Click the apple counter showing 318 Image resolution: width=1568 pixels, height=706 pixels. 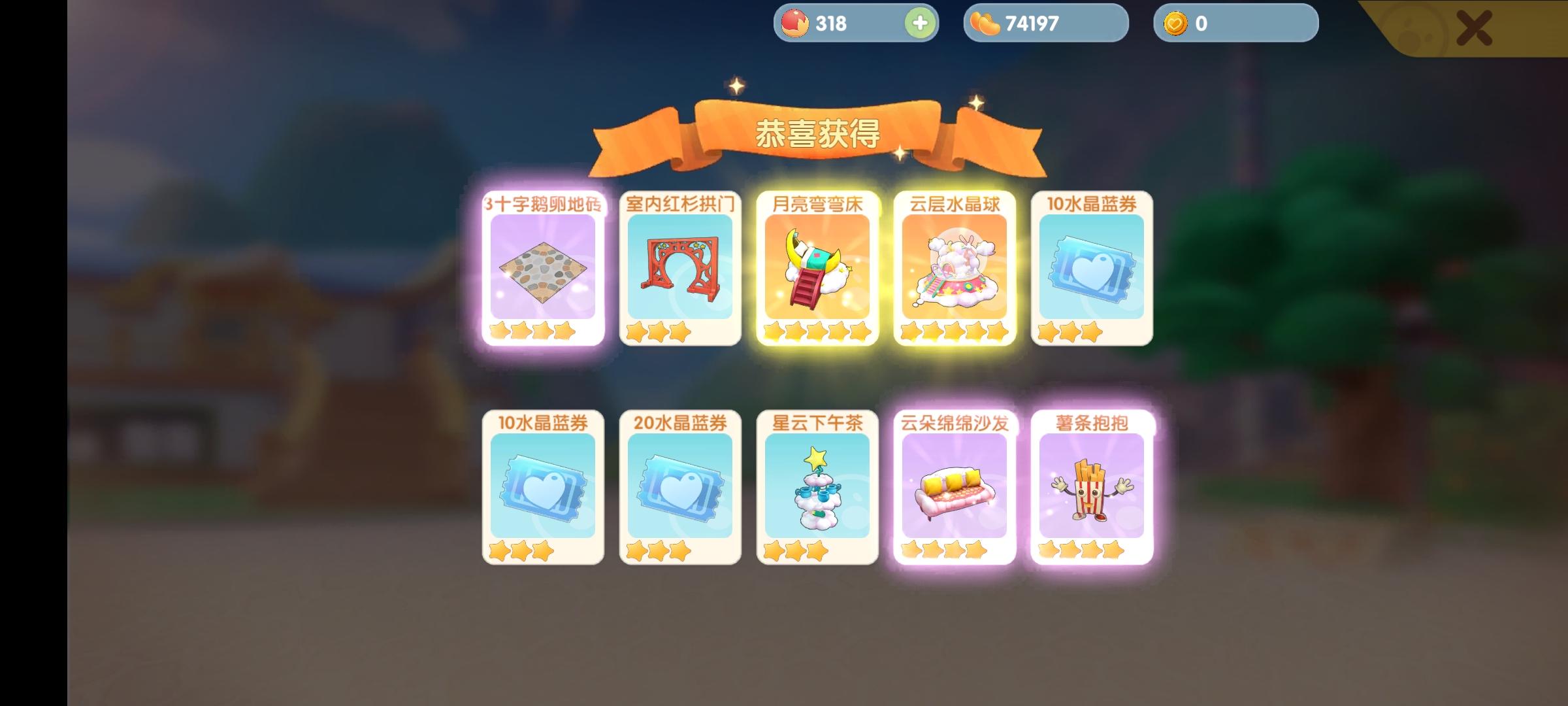click(830, 24)
